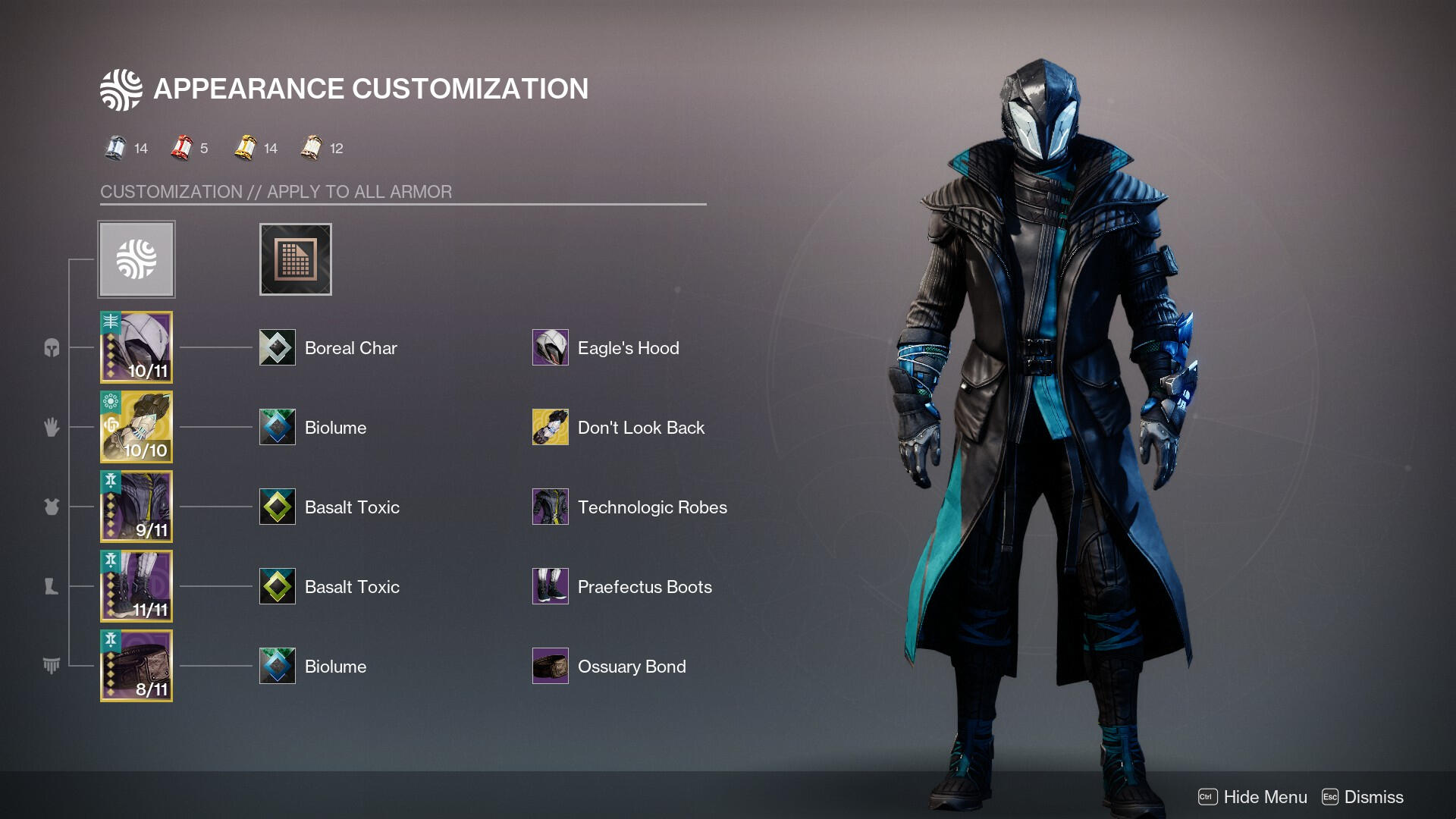Select the apply-to-all-armor appearance tile
The image size is (1456, 819).
(x=136, y=259)
